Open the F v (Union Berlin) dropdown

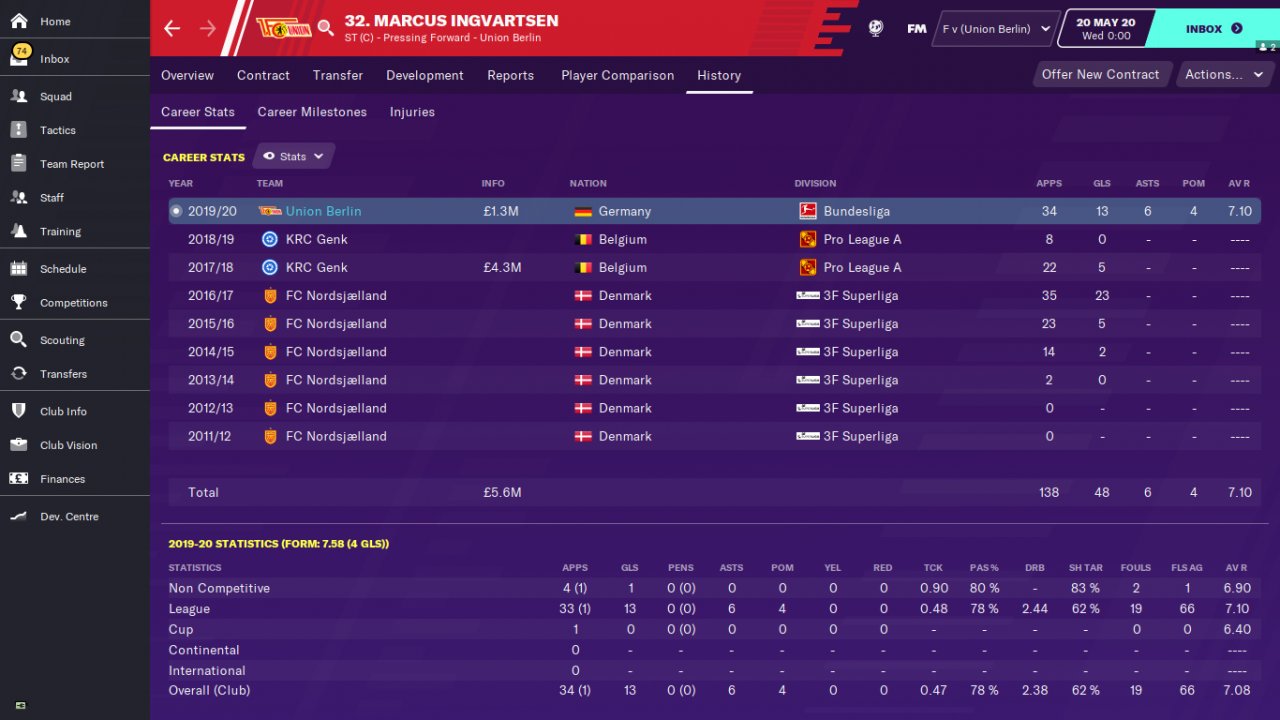(x=996, y=29)
